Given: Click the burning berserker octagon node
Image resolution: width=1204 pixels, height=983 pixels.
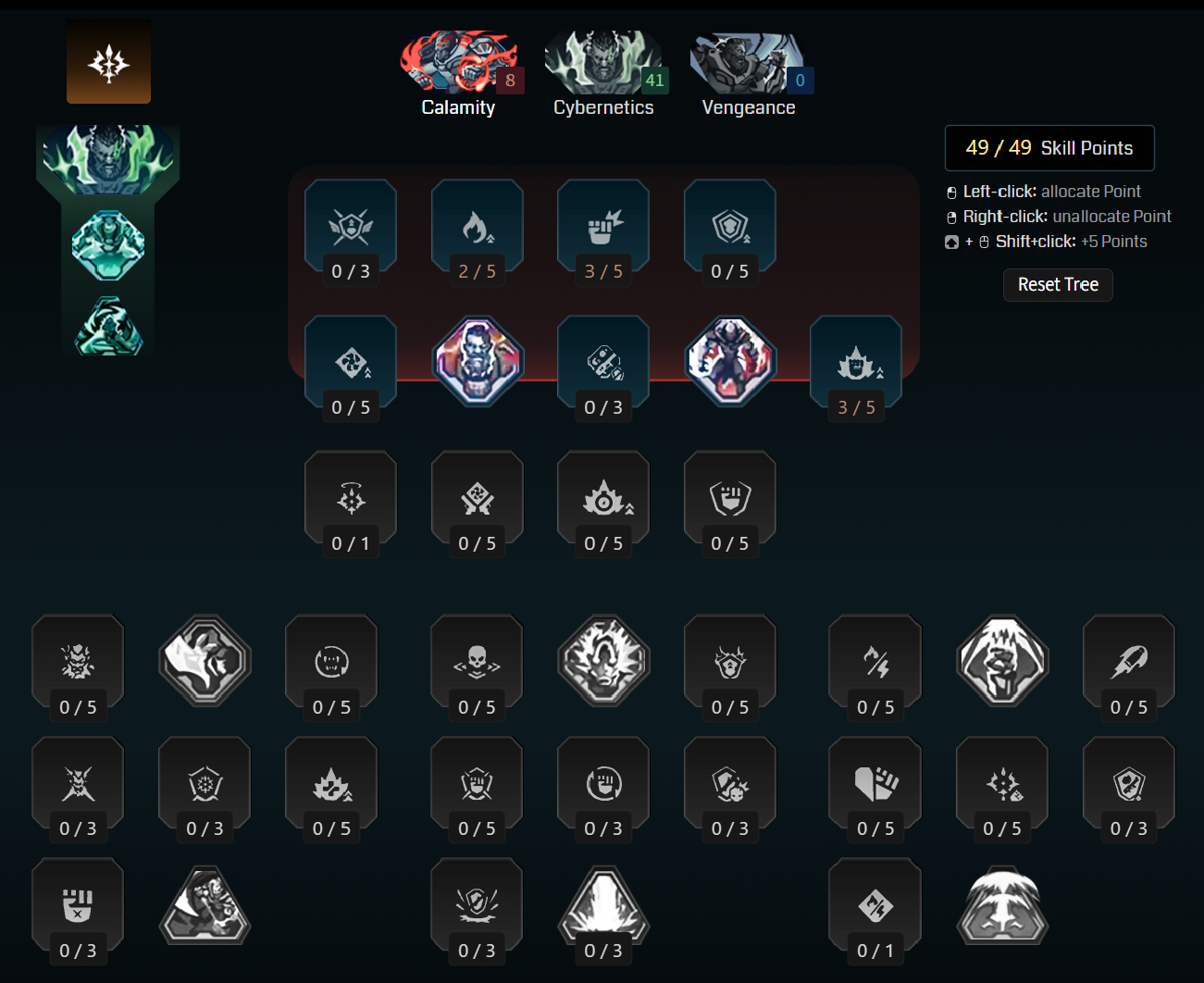Looking at the screenshot, I should [730, 361].
